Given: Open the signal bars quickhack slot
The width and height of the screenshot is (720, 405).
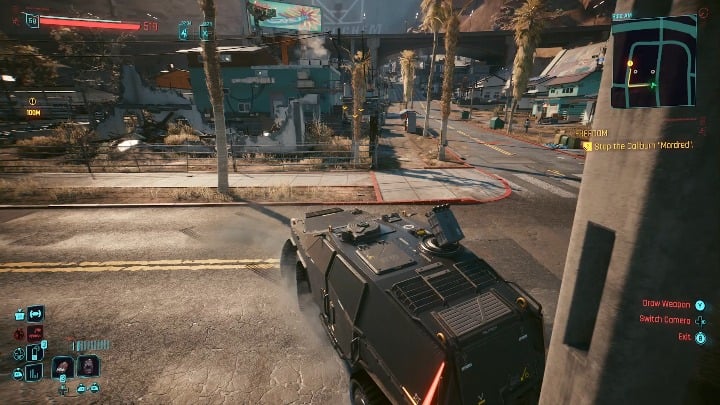Looking at the screenshot, I should [x=35, y=372].
